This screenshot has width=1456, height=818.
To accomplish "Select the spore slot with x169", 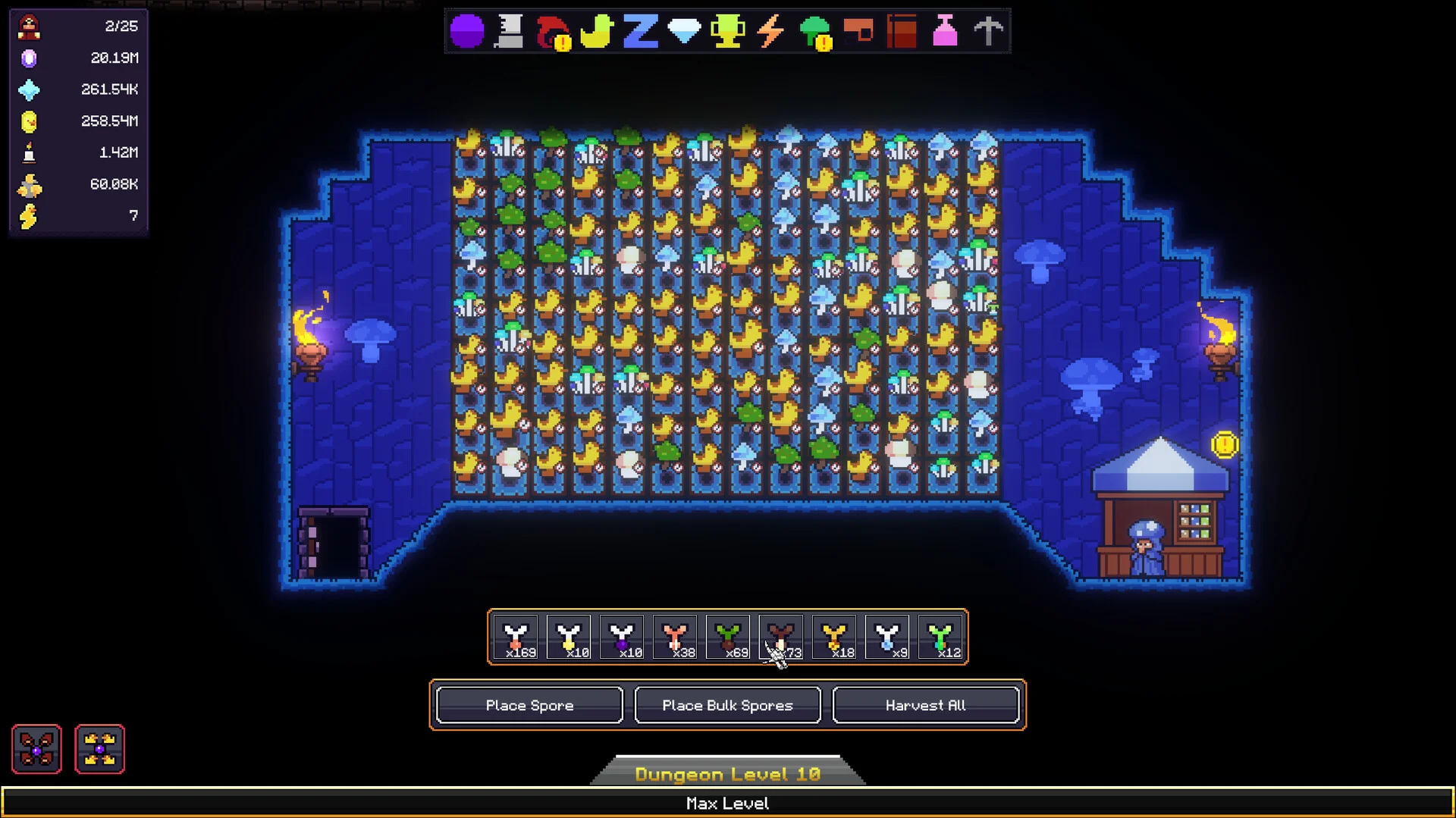I will point(516,638).
